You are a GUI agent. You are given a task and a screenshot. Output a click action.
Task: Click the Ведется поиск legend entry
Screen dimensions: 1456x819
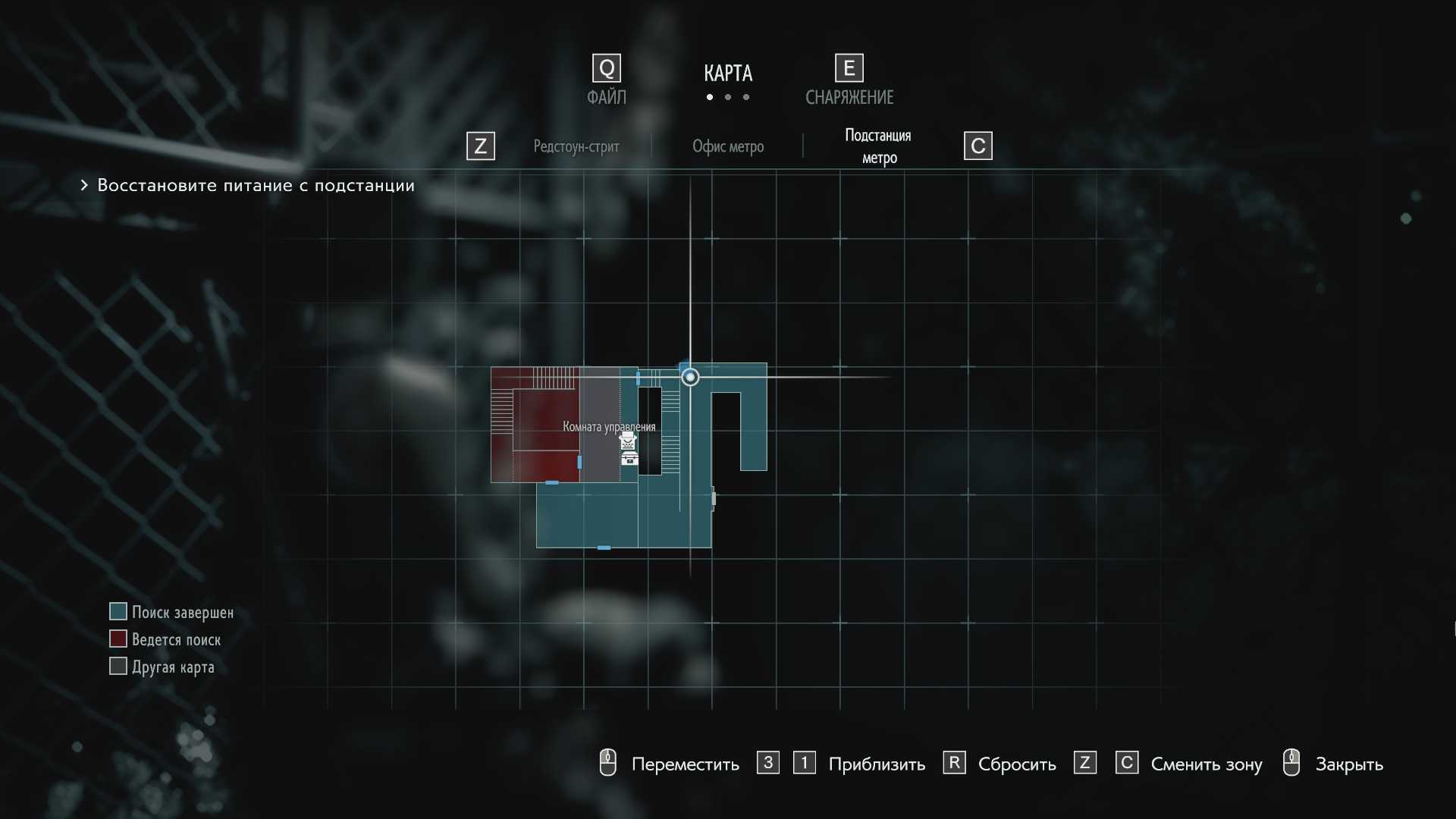[176, 639]
